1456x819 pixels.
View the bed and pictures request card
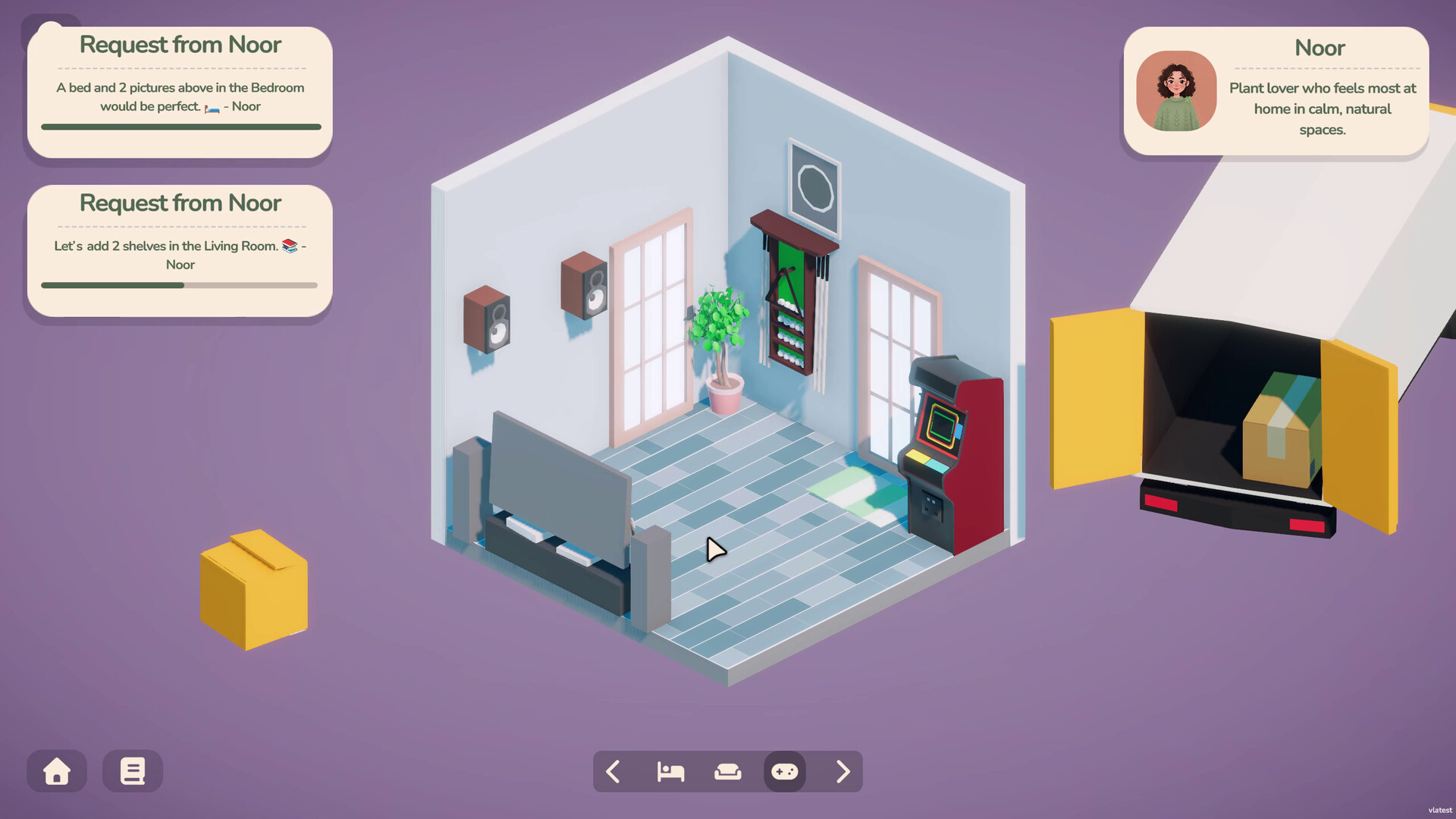pyautogui.click(x=180, y=93)
